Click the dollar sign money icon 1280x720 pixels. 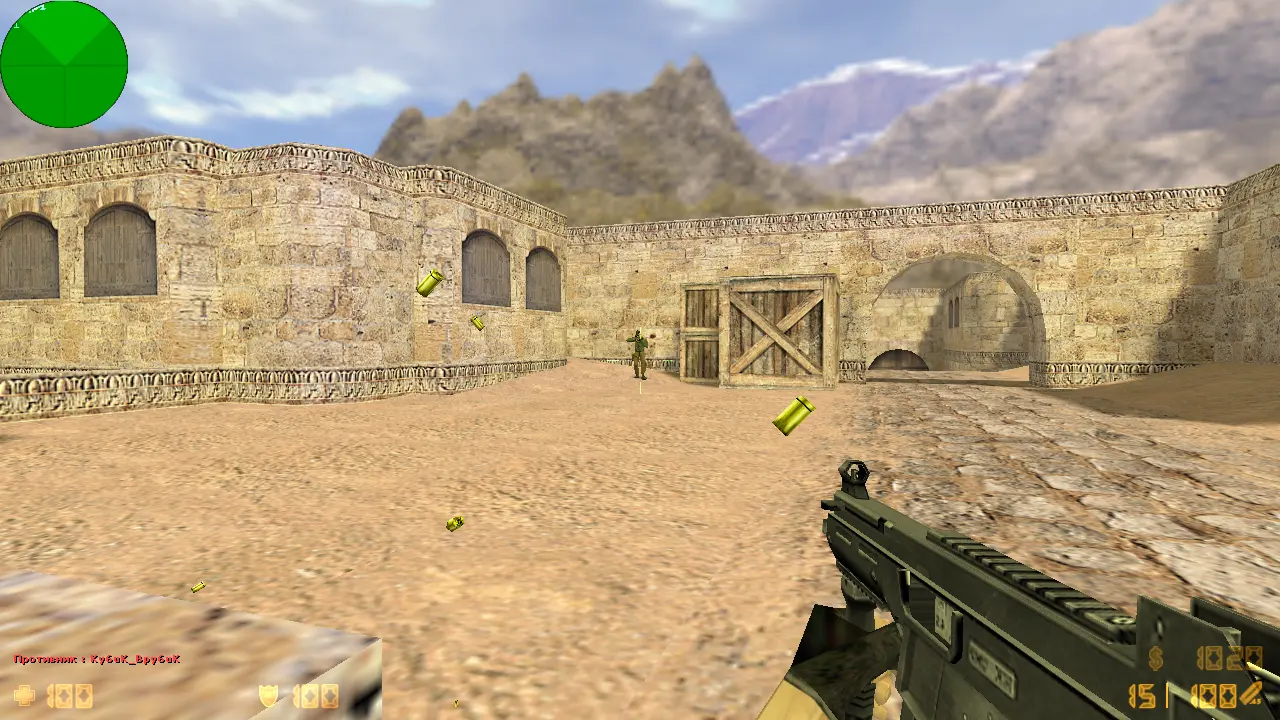pyautogui.click(x=1156, y=658)
